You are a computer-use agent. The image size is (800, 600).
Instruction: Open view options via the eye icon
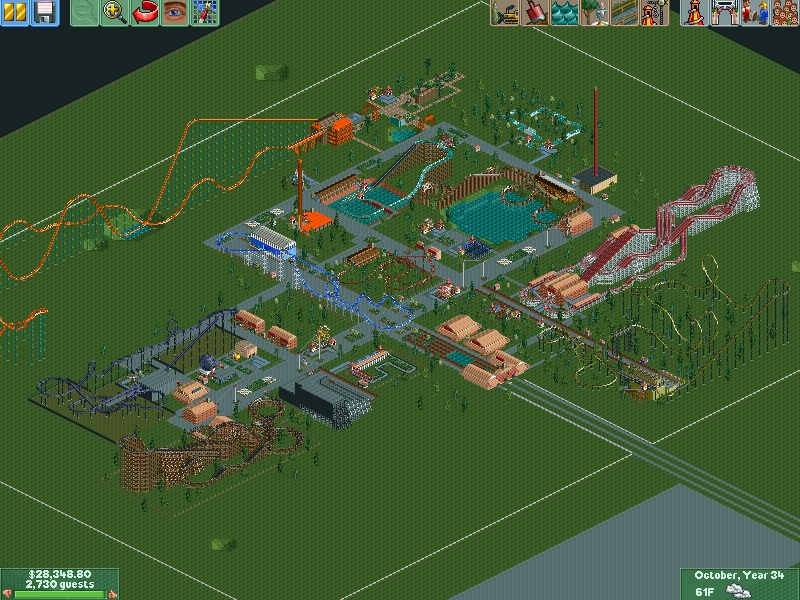click(x=175, y=13)
